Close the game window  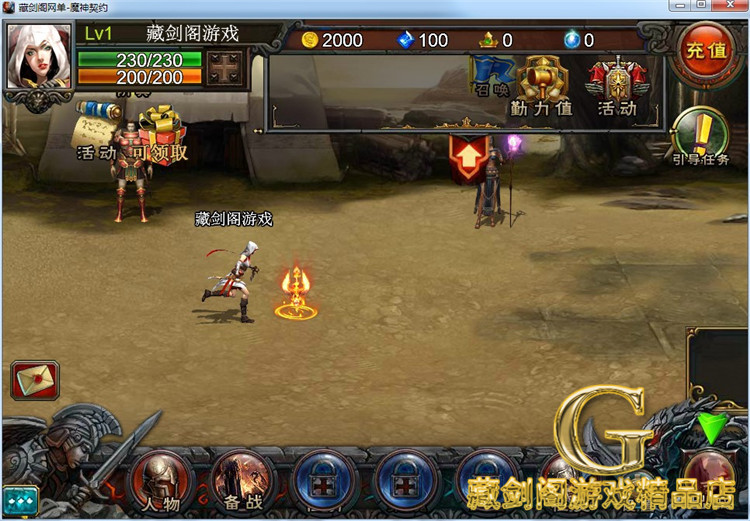point(733,7)
